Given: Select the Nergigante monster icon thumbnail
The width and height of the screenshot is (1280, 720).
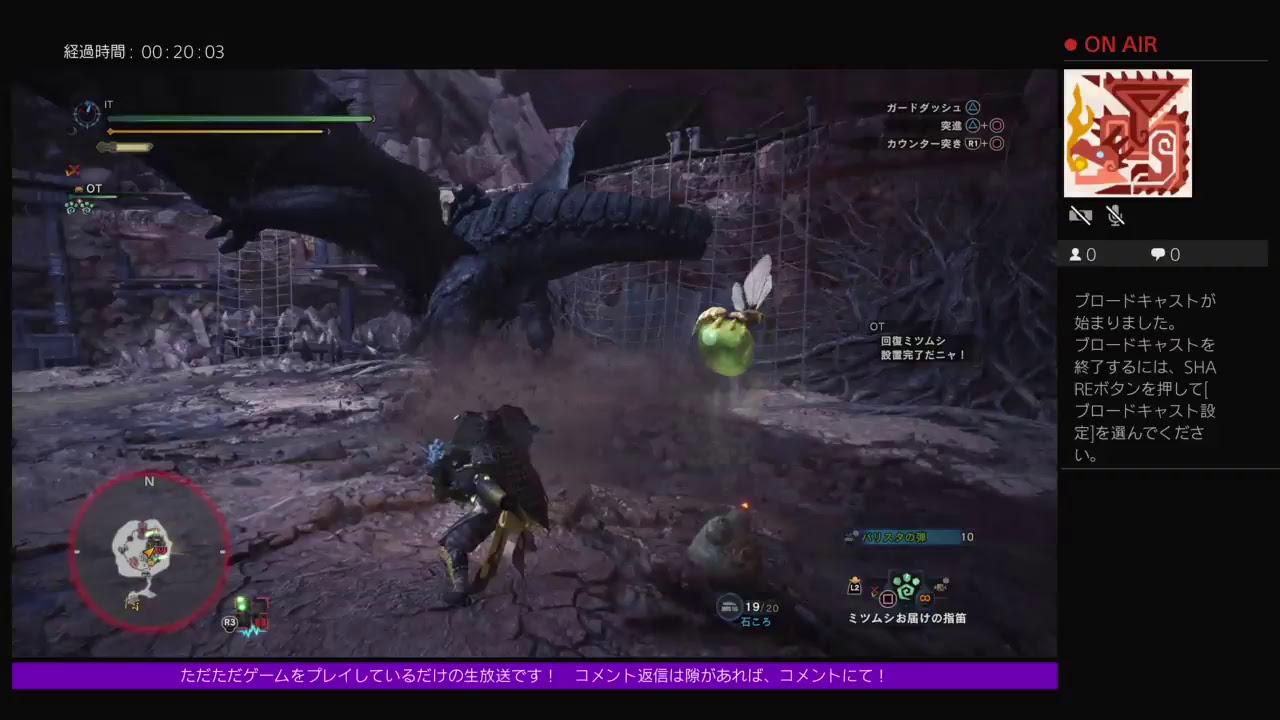Looking at the screenshot, I should (1127, 133).
